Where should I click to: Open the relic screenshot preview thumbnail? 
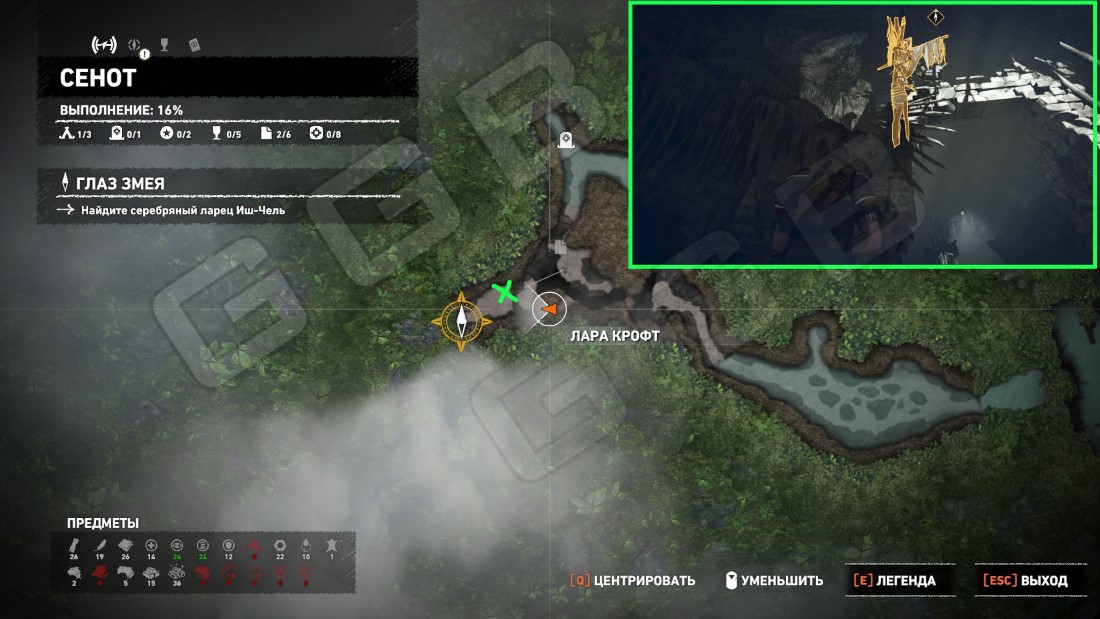pos(861,135)
